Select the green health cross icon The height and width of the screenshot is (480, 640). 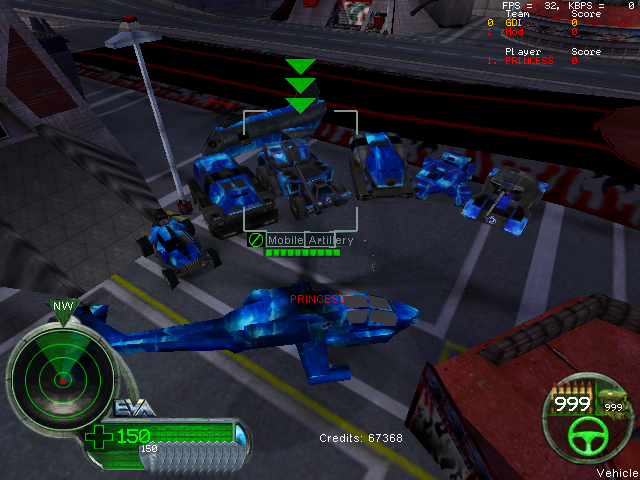coord(100,436)
